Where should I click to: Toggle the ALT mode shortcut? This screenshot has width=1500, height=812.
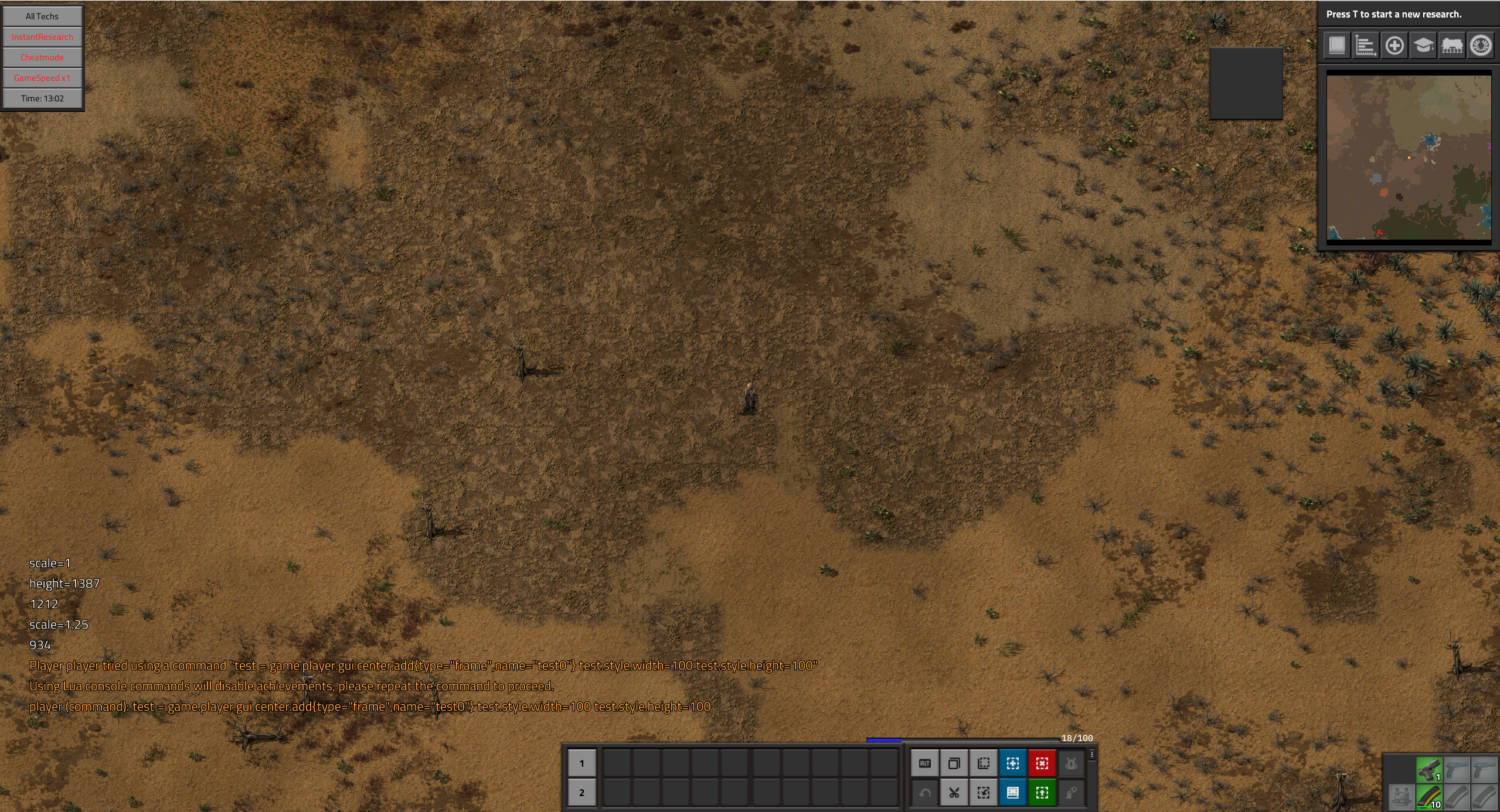click(925, 763)
